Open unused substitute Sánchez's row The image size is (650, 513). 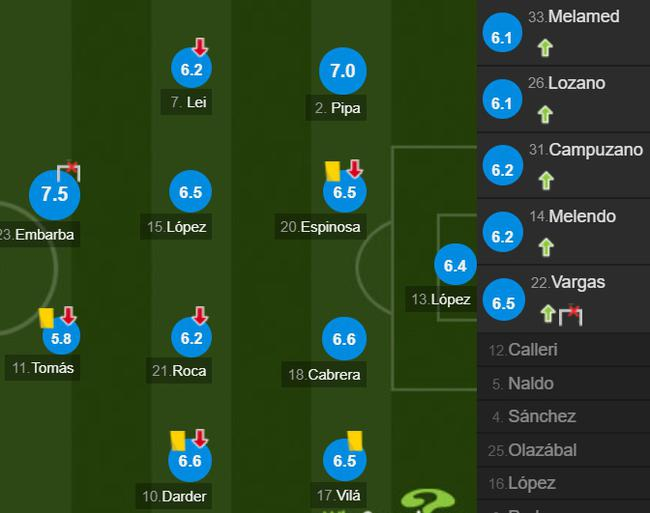(x=541, y=416)
